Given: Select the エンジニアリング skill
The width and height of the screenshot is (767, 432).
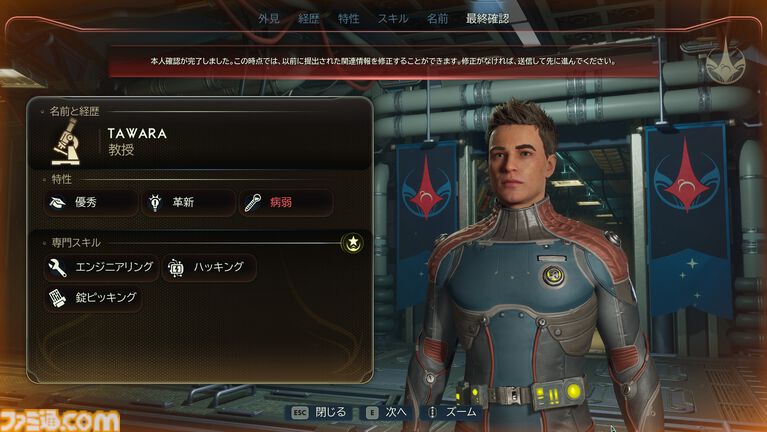Looking at the screenshot, I should coord(100,267).
